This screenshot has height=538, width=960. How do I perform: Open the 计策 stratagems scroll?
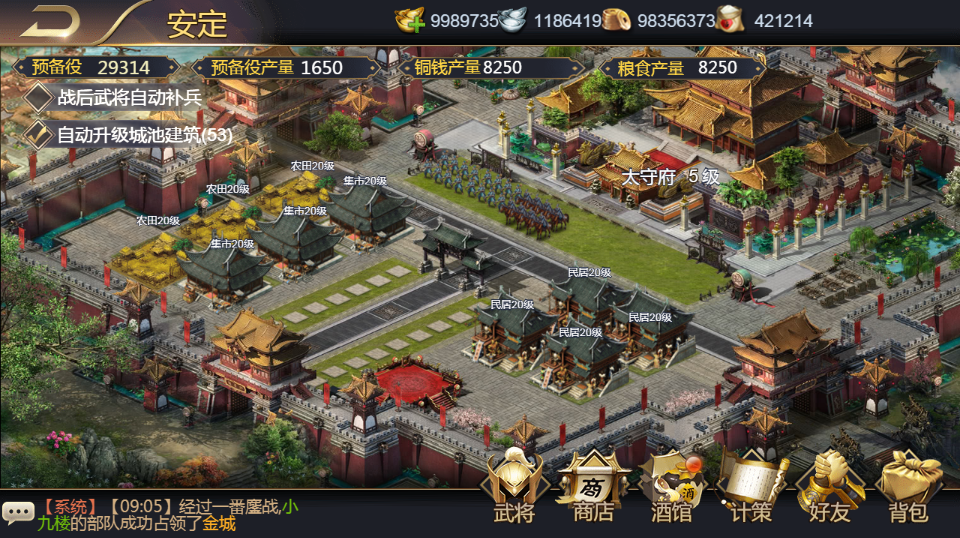click(x=751, y=488)
